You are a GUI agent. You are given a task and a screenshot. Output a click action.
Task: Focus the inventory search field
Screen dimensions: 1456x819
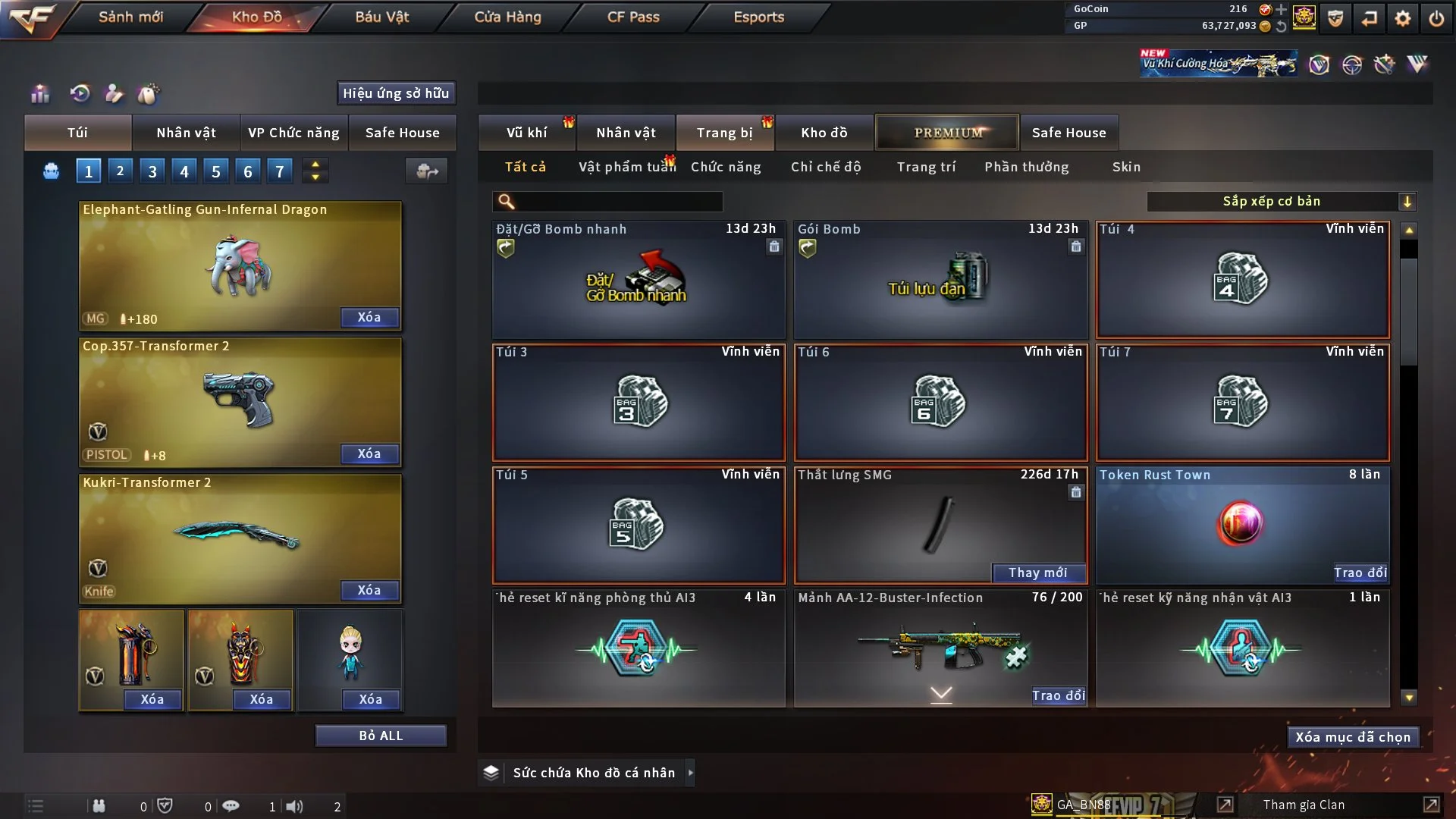(618, 202)
